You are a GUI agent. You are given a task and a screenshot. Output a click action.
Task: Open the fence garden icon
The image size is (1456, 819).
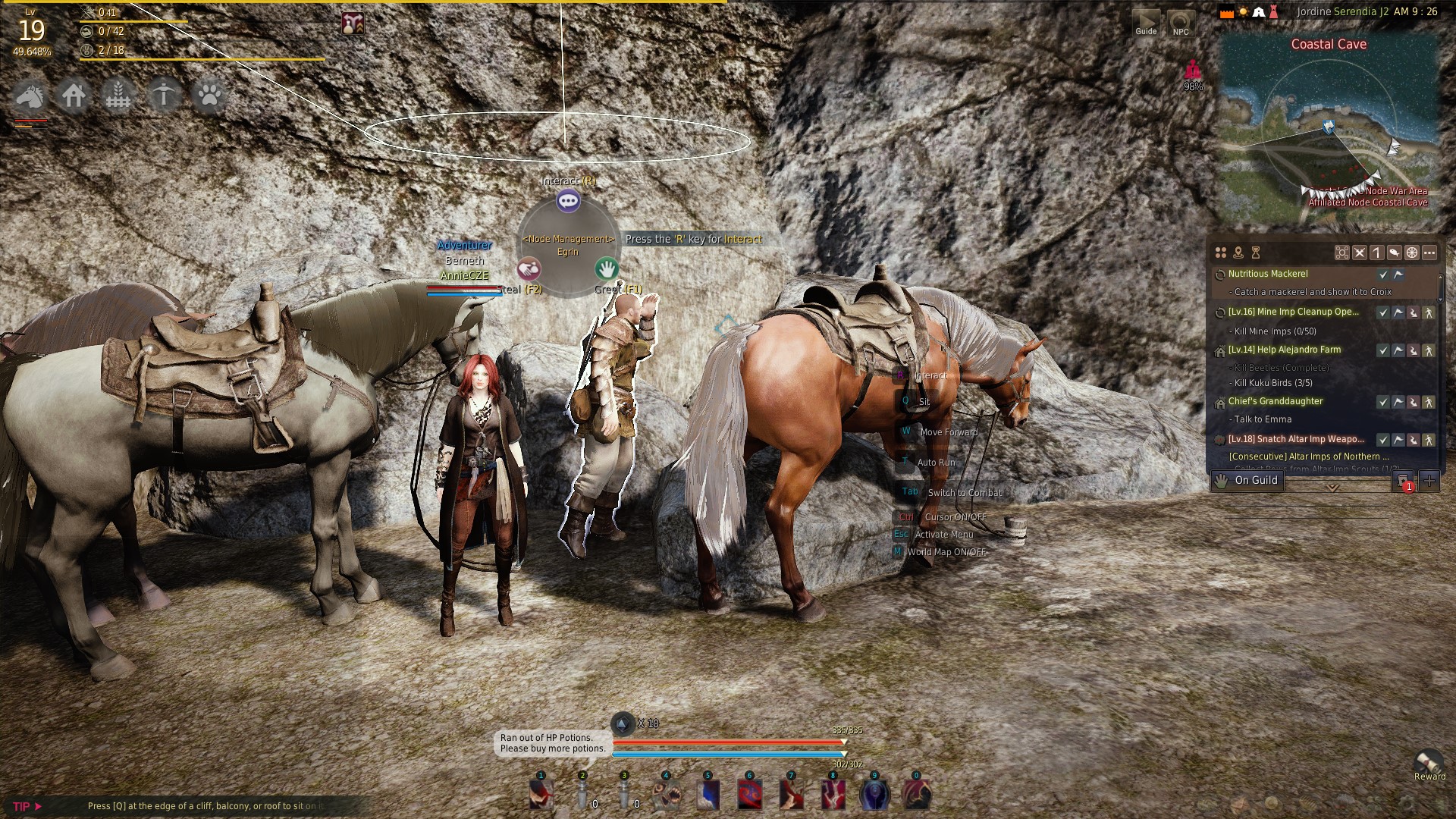click(118, 96)
